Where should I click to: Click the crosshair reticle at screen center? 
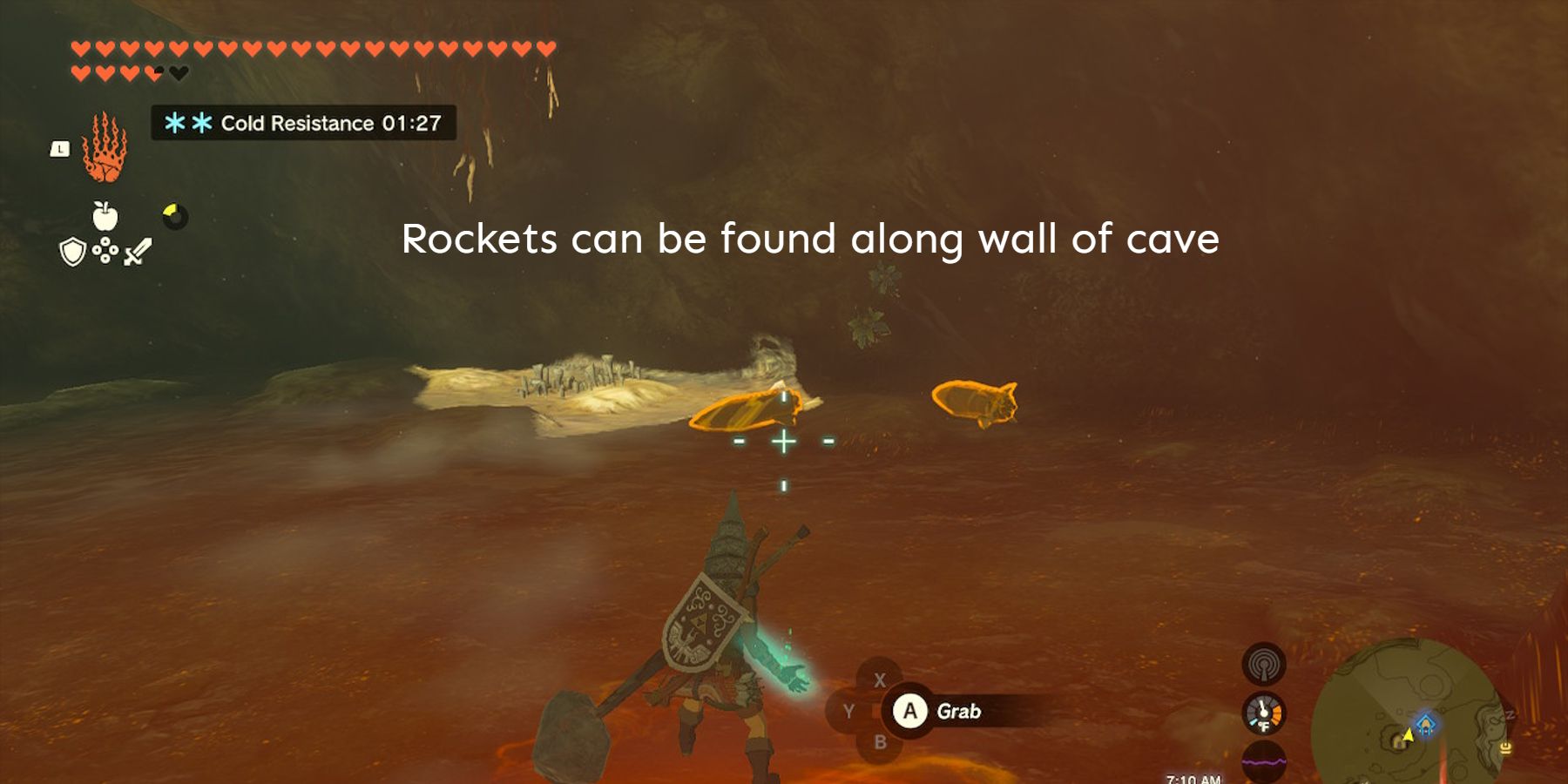[x=785, y=442]
